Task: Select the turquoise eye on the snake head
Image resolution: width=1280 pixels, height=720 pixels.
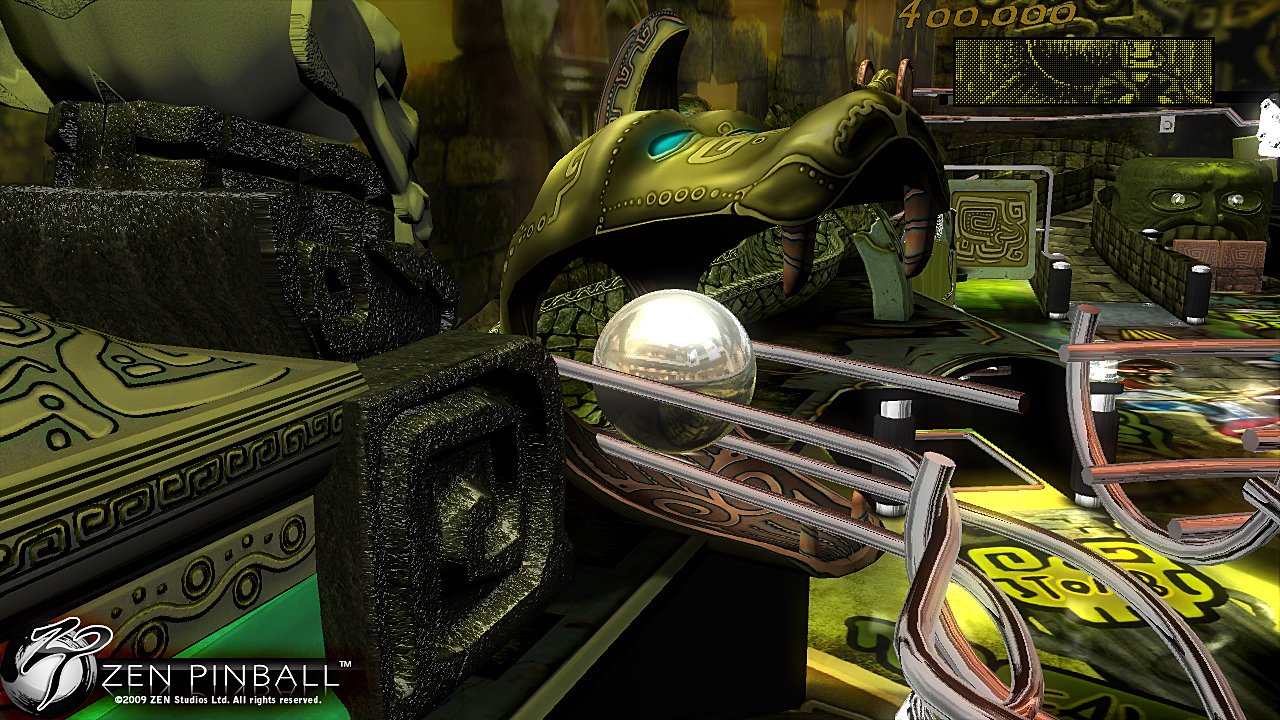Action: pos(668,144)
